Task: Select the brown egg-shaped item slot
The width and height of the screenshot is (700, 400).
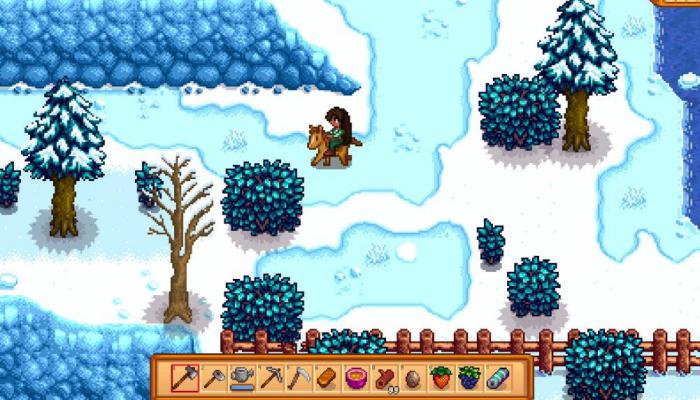Action: point(412,377)
